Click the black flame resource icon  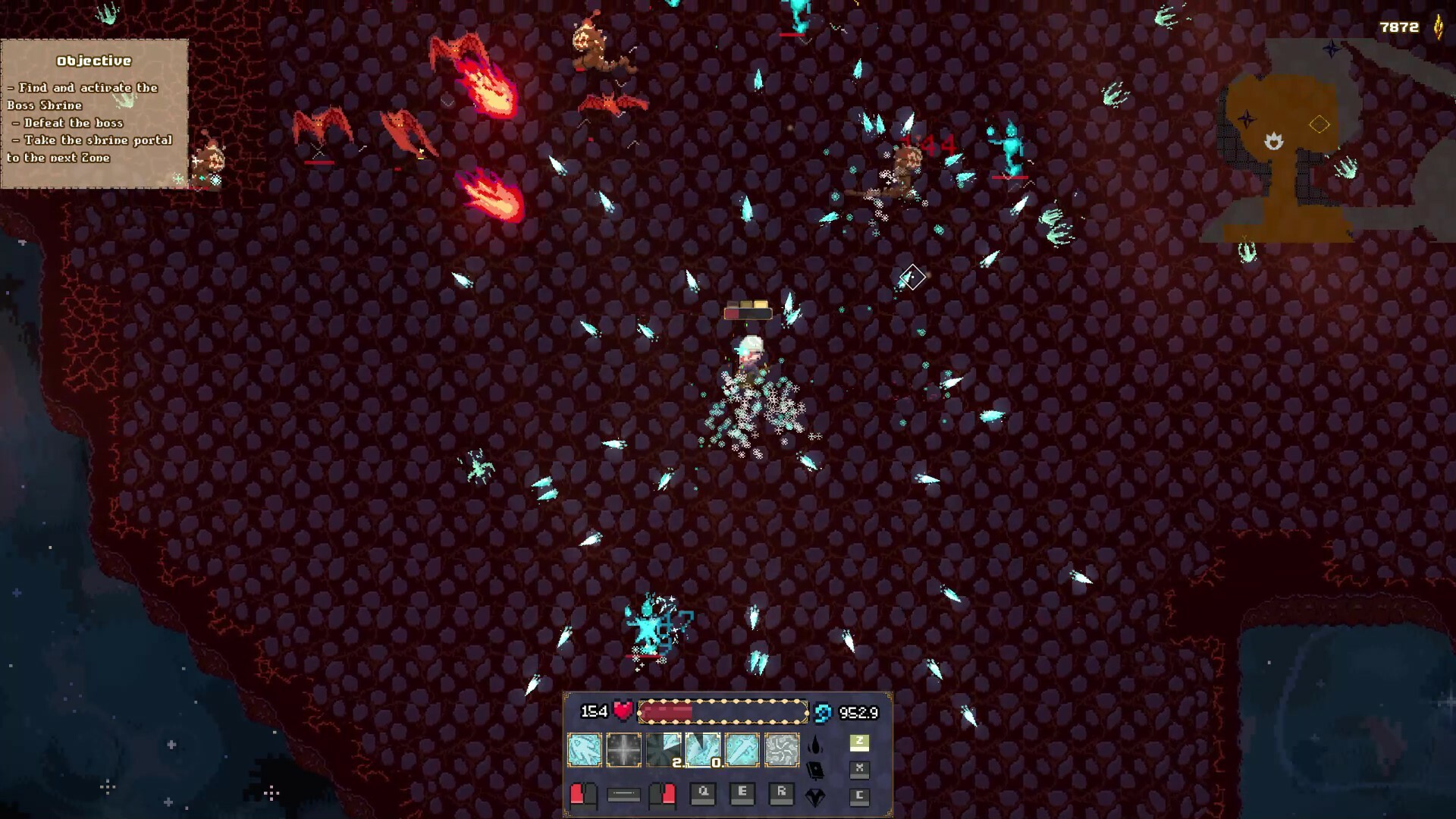click(x=814, y=745)
